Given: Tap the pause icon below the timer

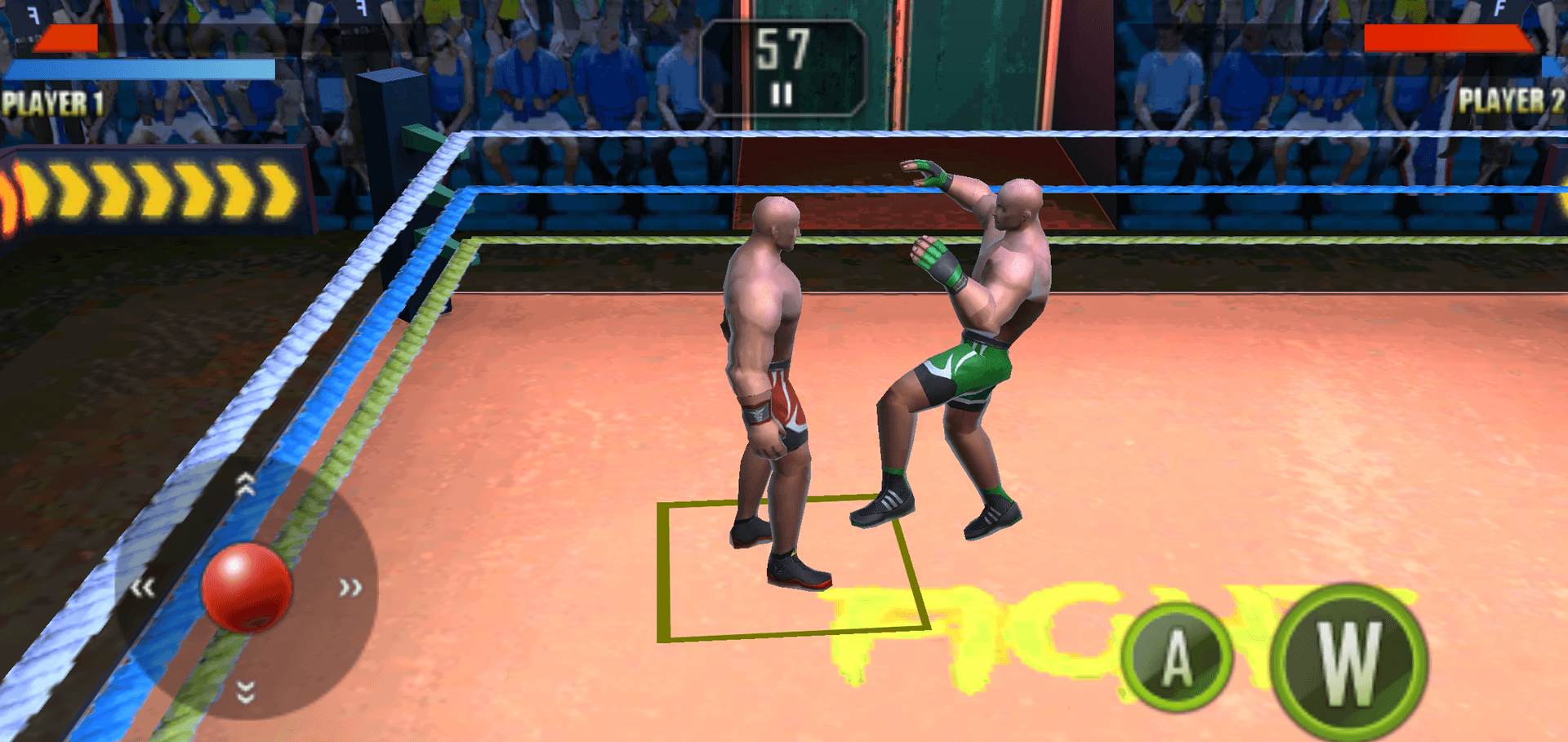Looking at the screenshot, I should click(782, 92).
